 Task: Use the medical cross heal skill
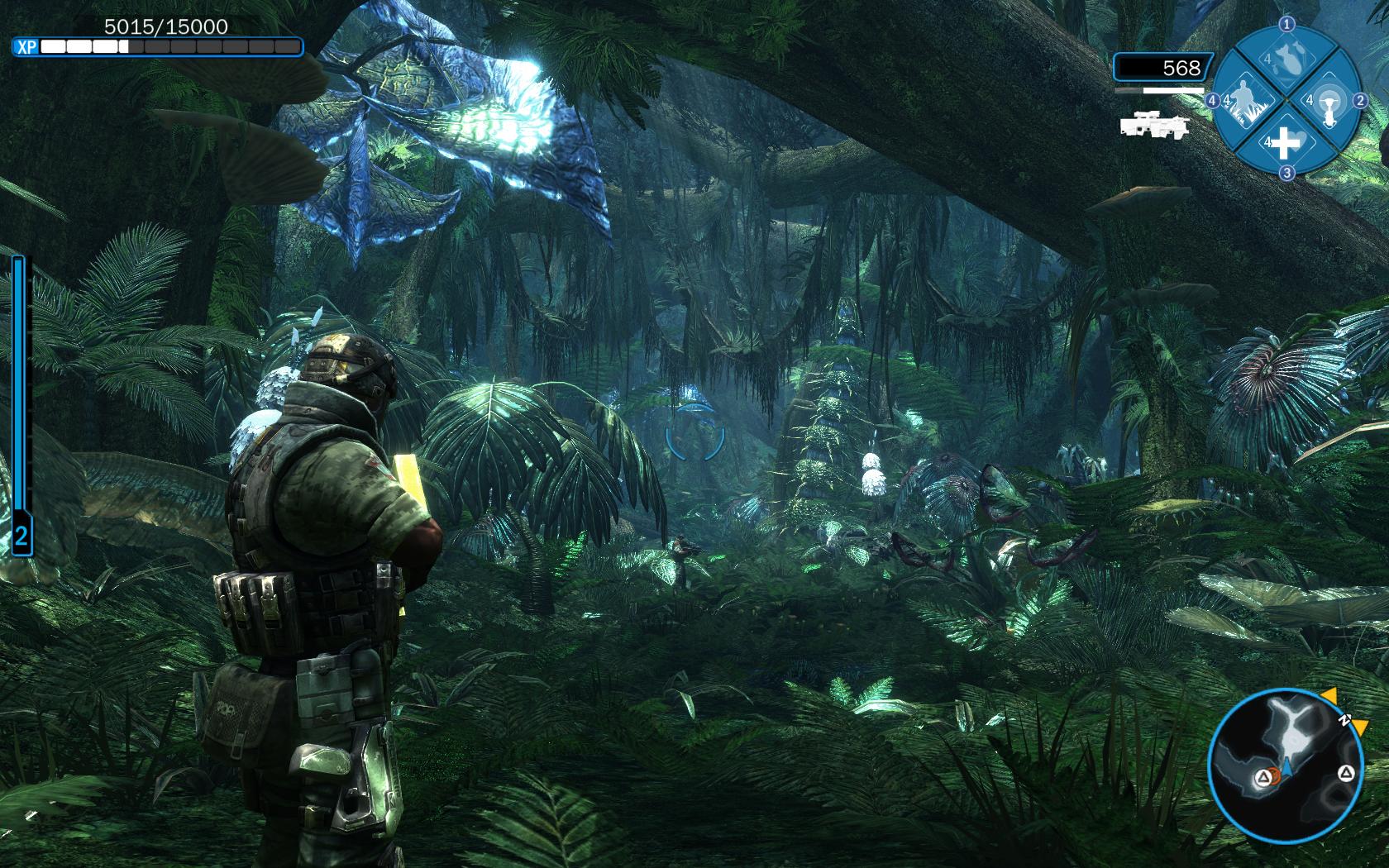click(1285, 145)
